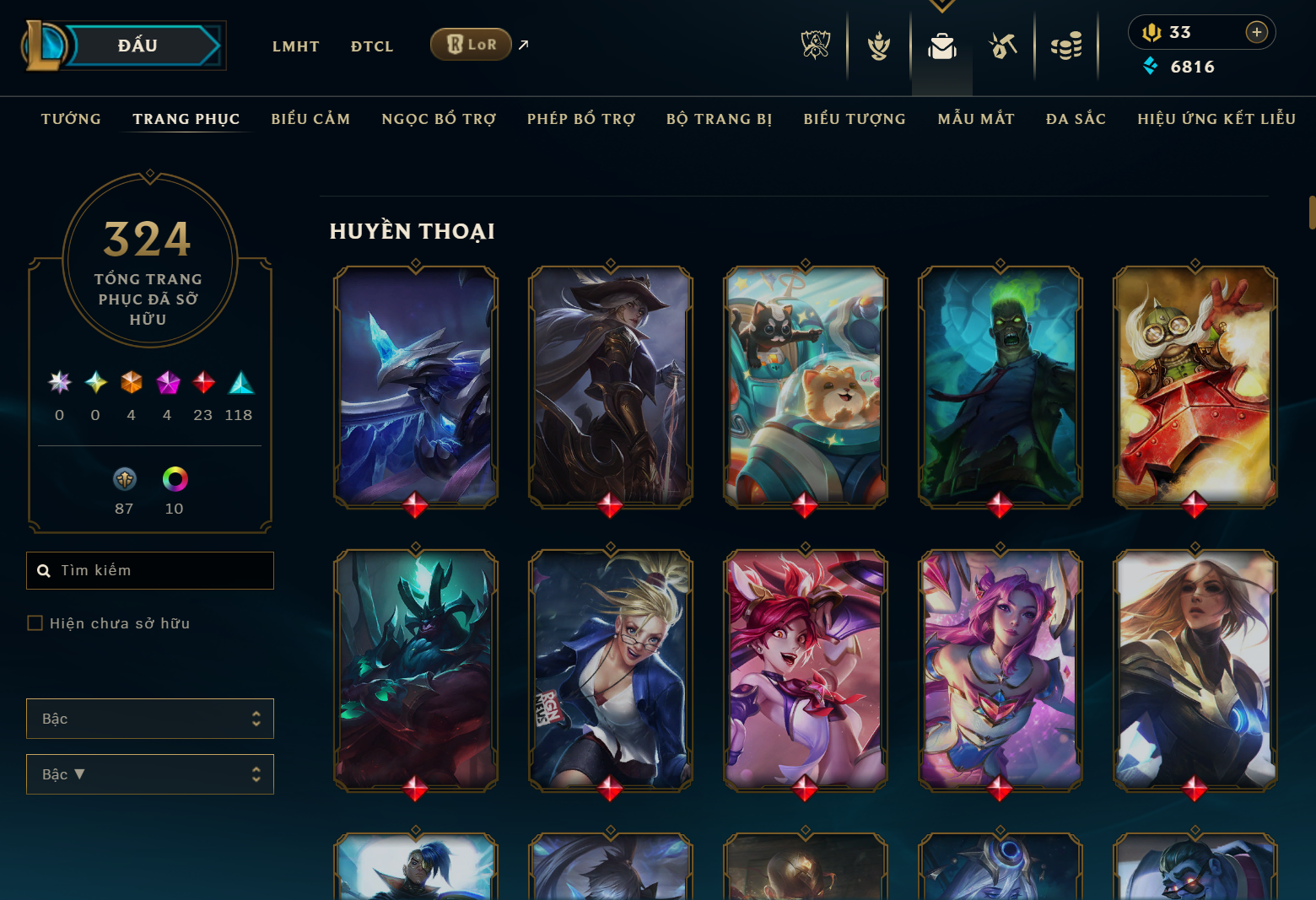
Task: Select the legacy skins filter icon showing 87
Action: tap(124, 481)
